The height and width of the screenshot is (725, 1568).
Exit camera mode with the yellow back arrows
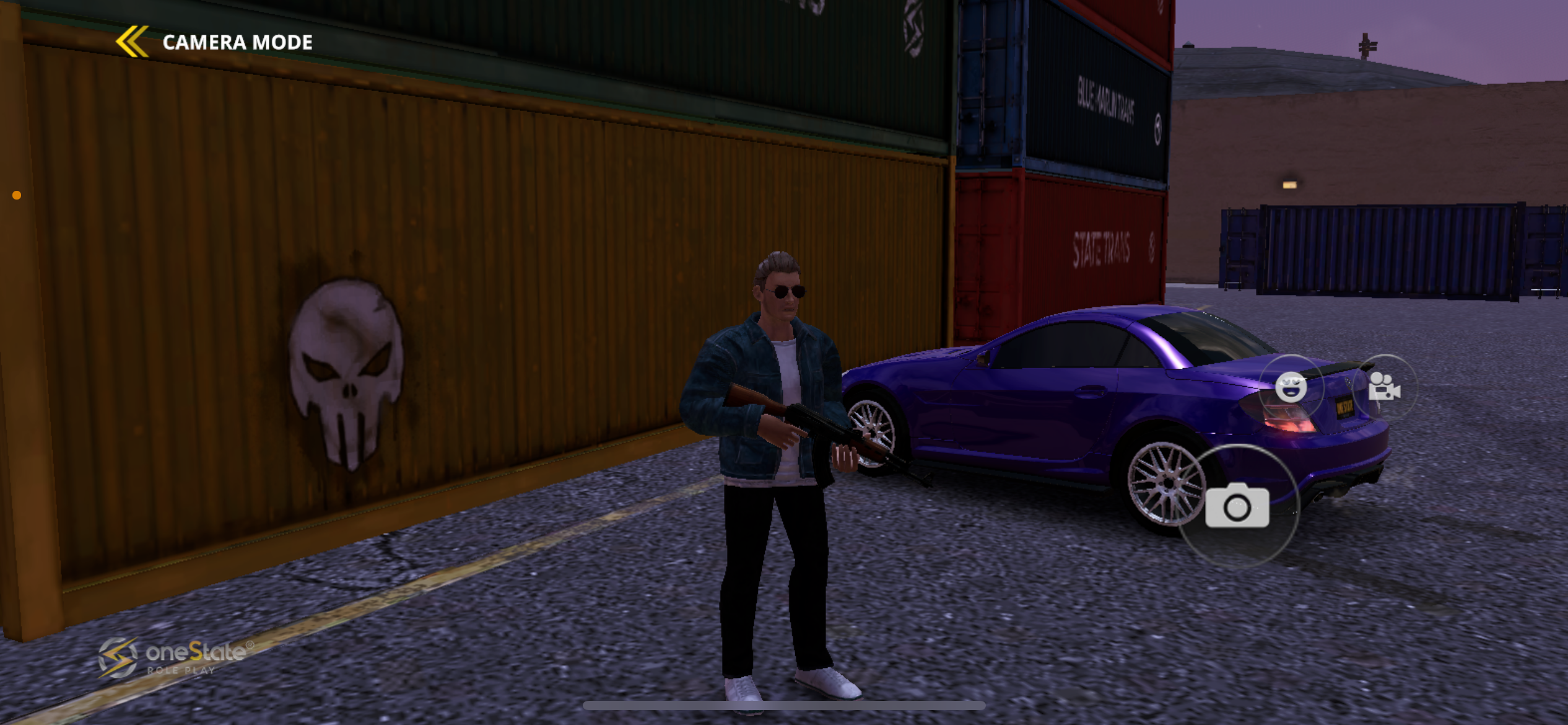(x=132, y=42)
